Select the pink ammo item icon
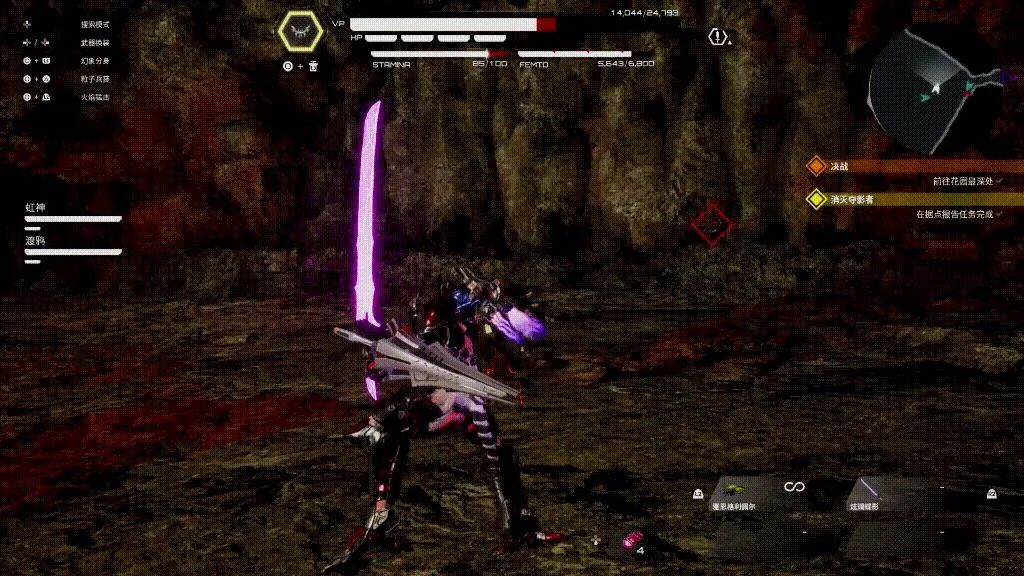 [x=630, y=541]
